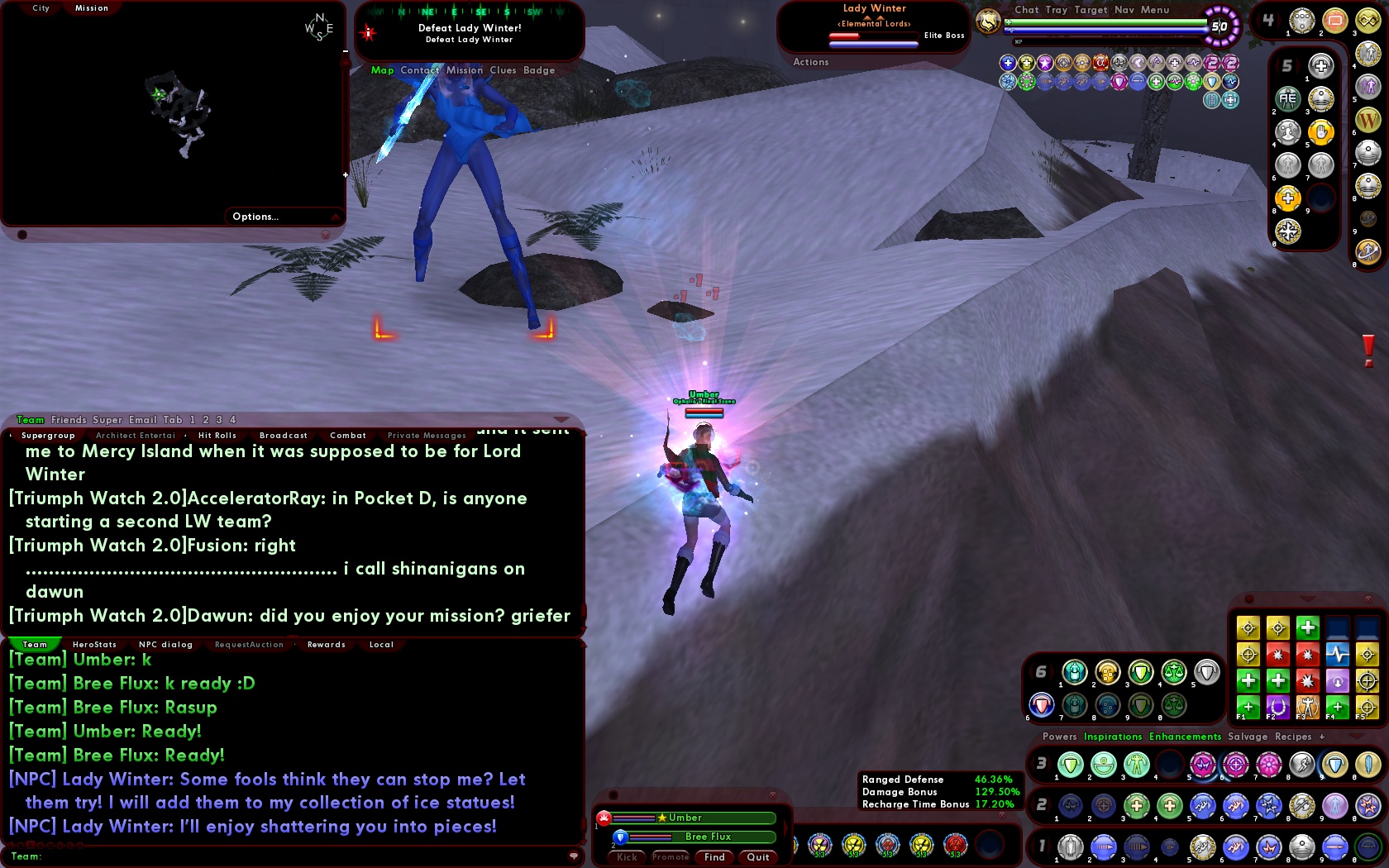Click the green scales power in tray 6
1389x868 pixels.
[x=1173, y=672]
